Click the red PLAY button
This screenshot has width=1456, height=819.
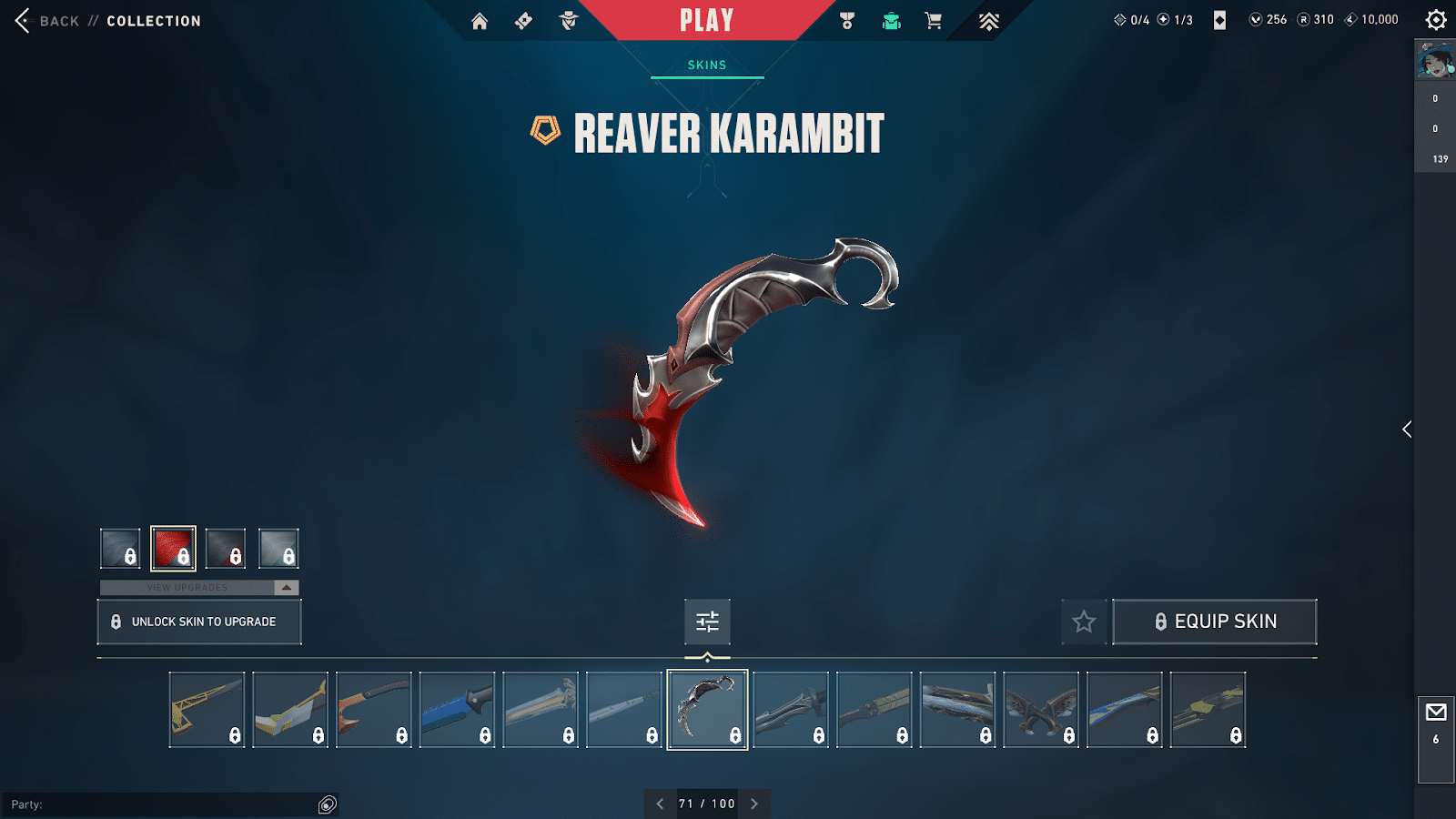pyautogui.click(x=706, y=20)
